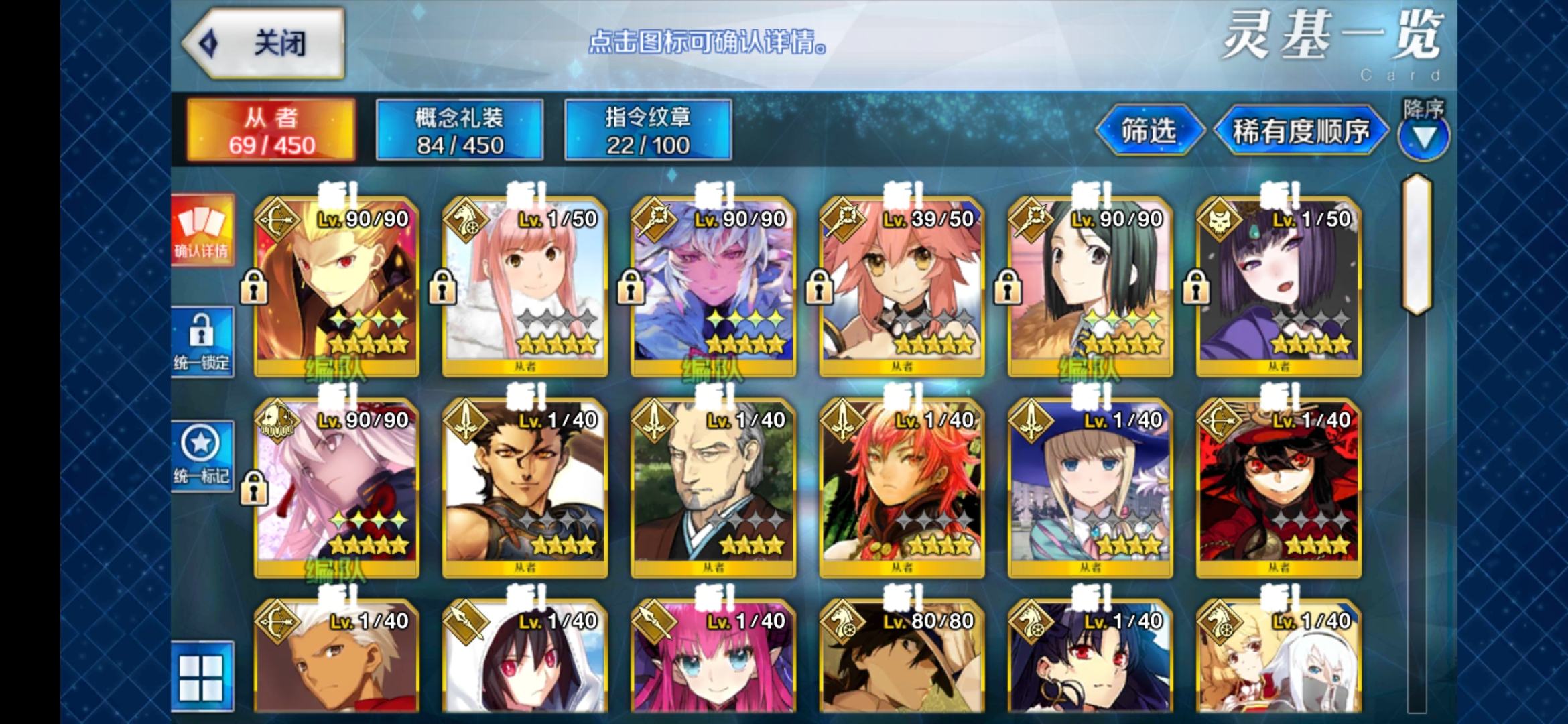
Task: Select the golden-armored Archer Lv. 90 card
Action: 336,286
